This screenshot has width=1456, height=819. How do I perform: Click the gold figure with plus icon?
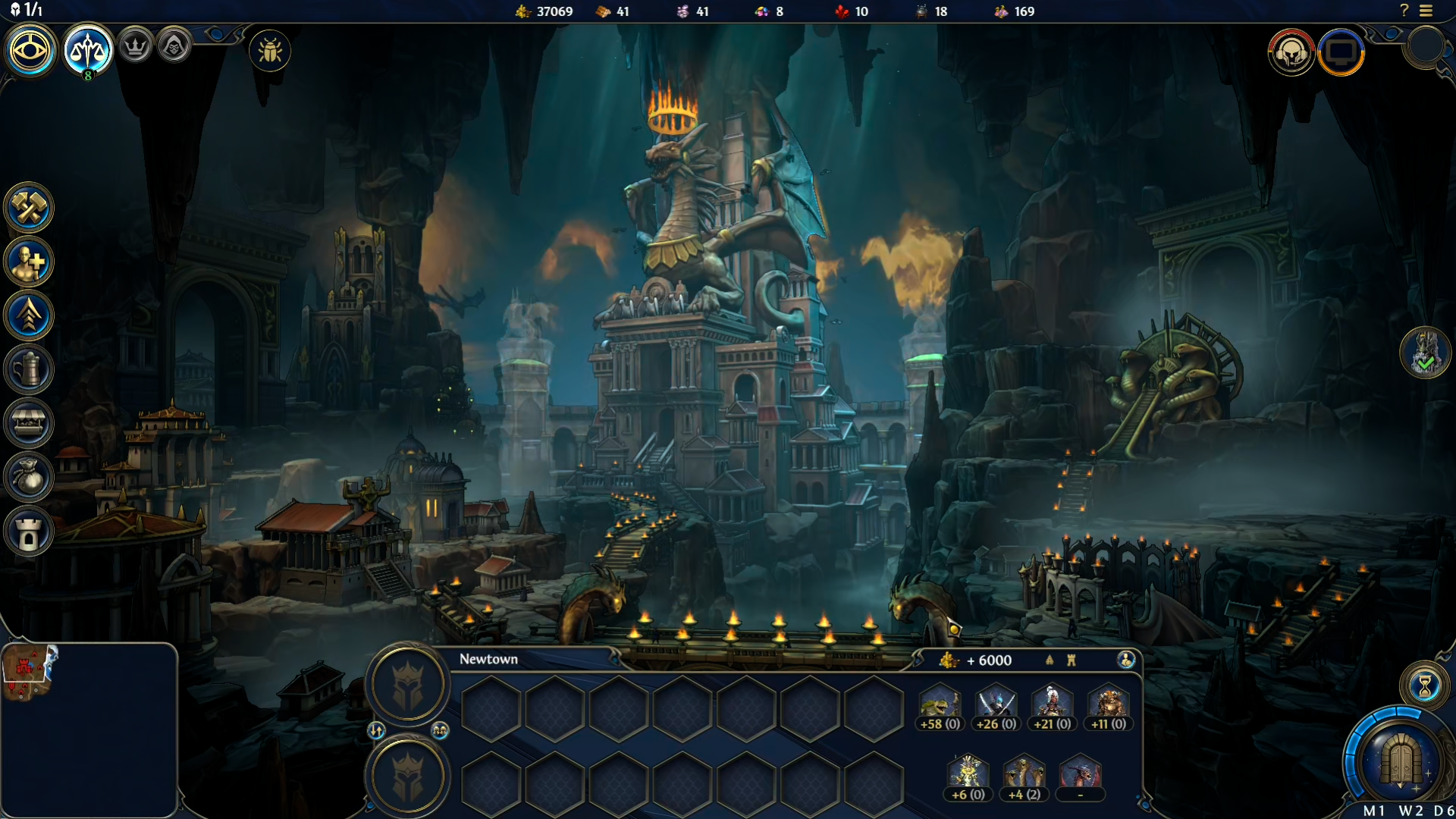(x=29, y=262)
